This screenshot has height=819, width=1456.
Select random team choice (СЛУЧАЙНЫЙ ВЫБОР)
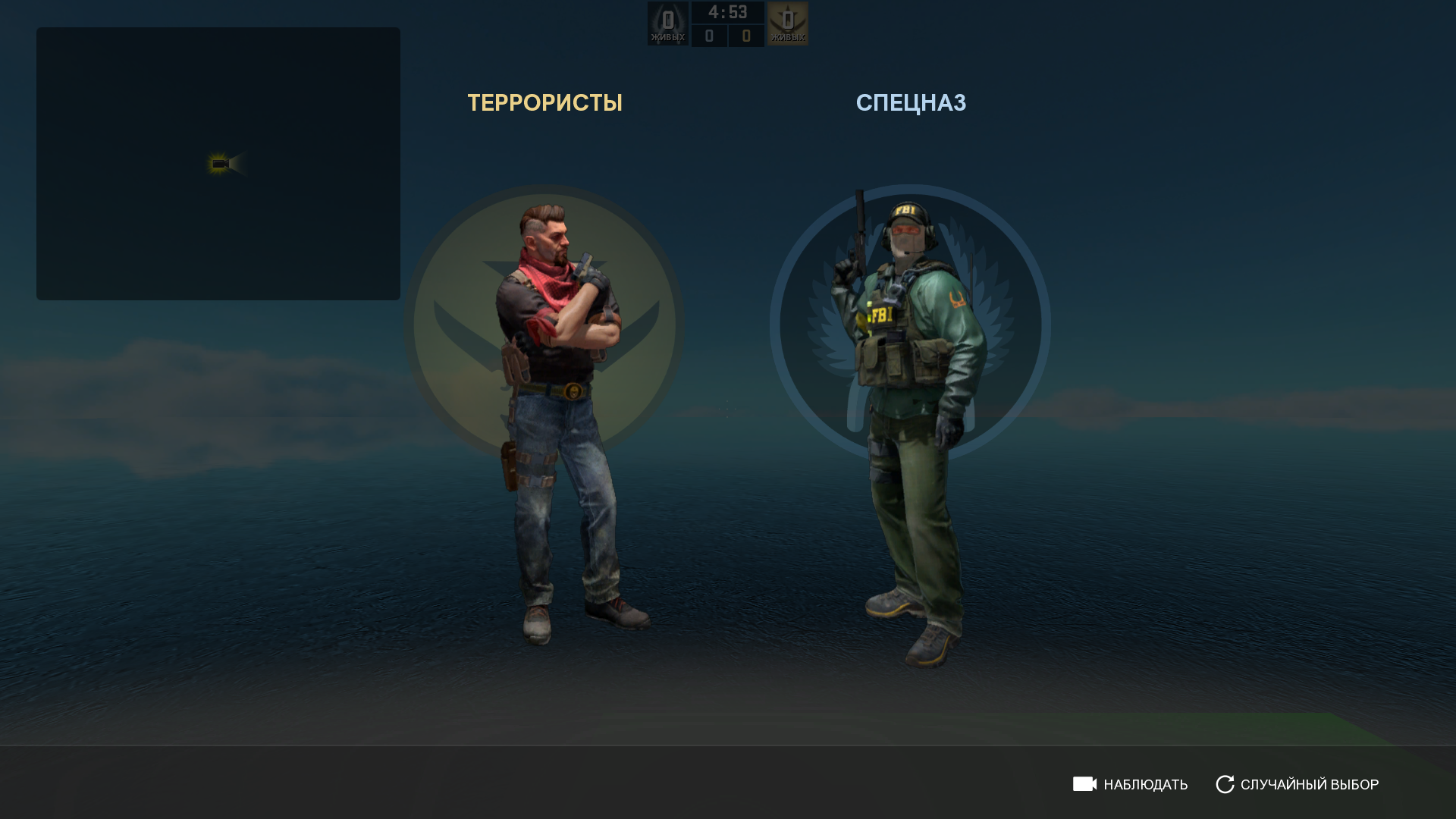(x=1298, y=784)
